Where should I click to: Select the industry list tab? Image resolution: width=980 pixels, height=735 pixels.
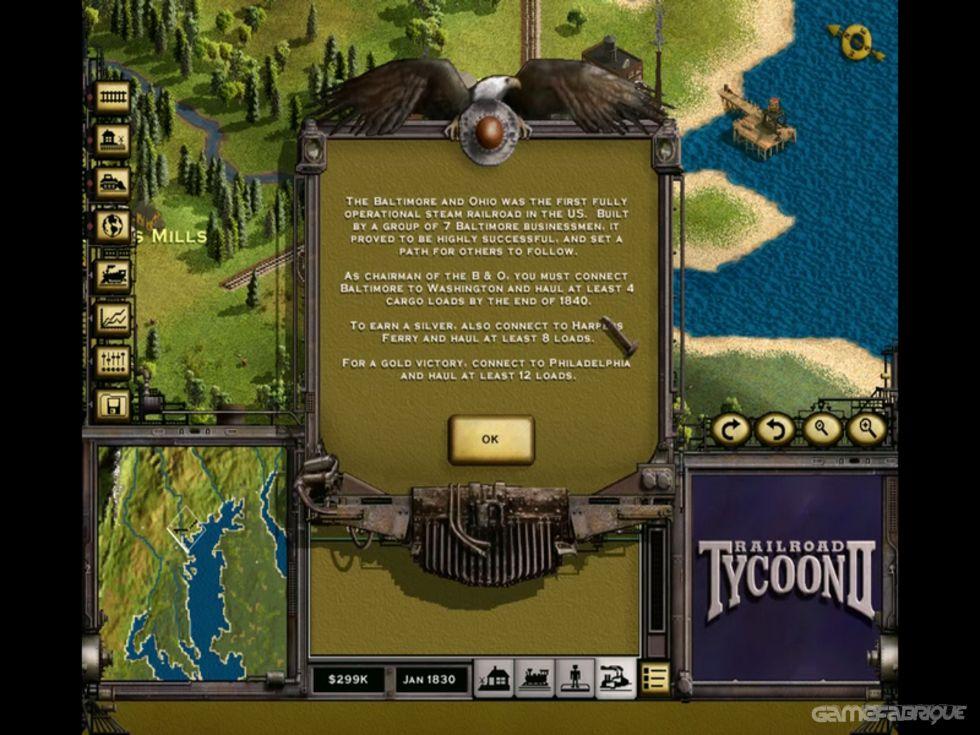(x=615, y=678)
